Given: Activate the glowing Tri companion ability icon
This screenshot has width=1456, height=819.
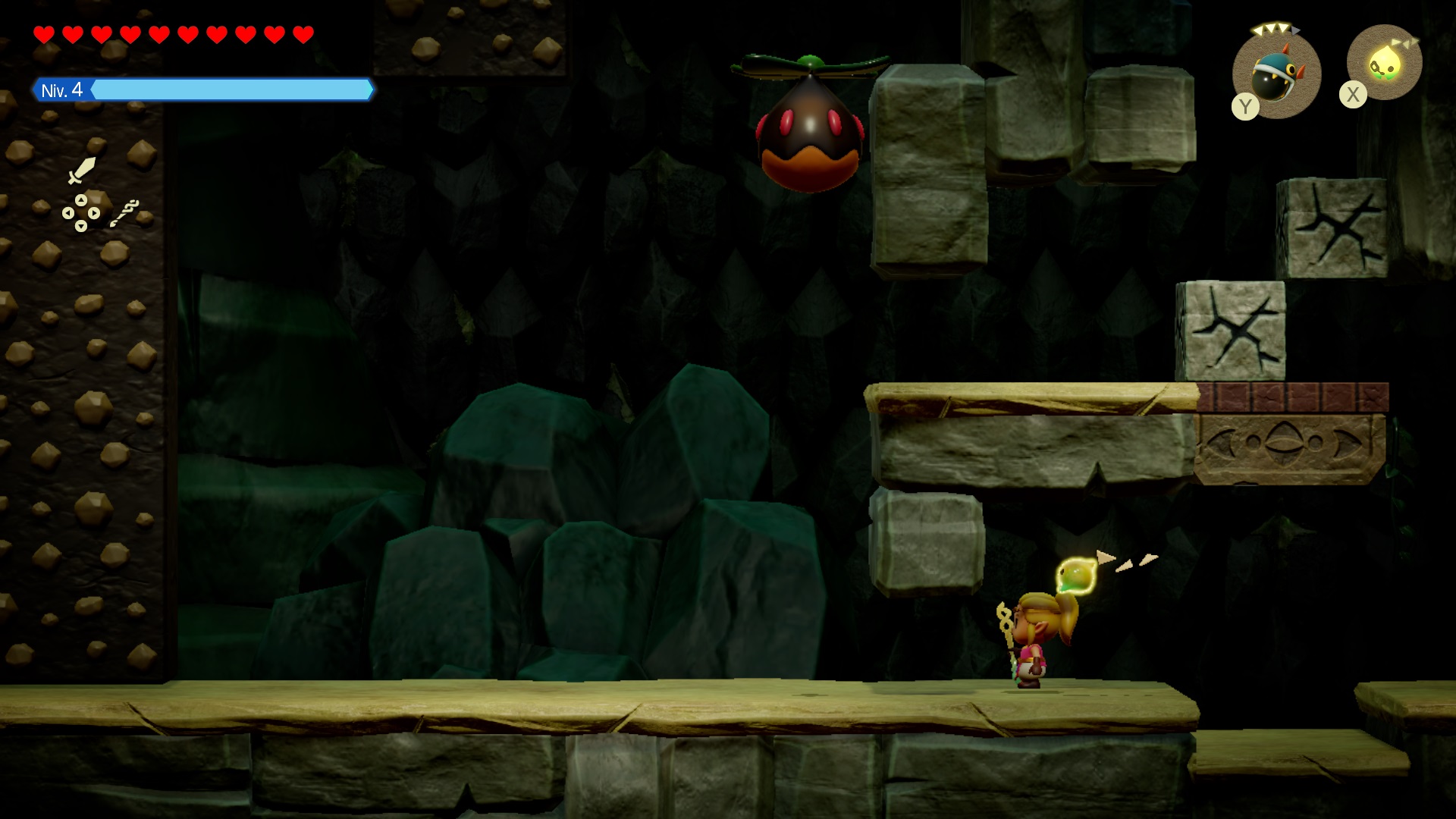Looking at the screenshot, I should pyautogui.click(x=1384, y=64).
